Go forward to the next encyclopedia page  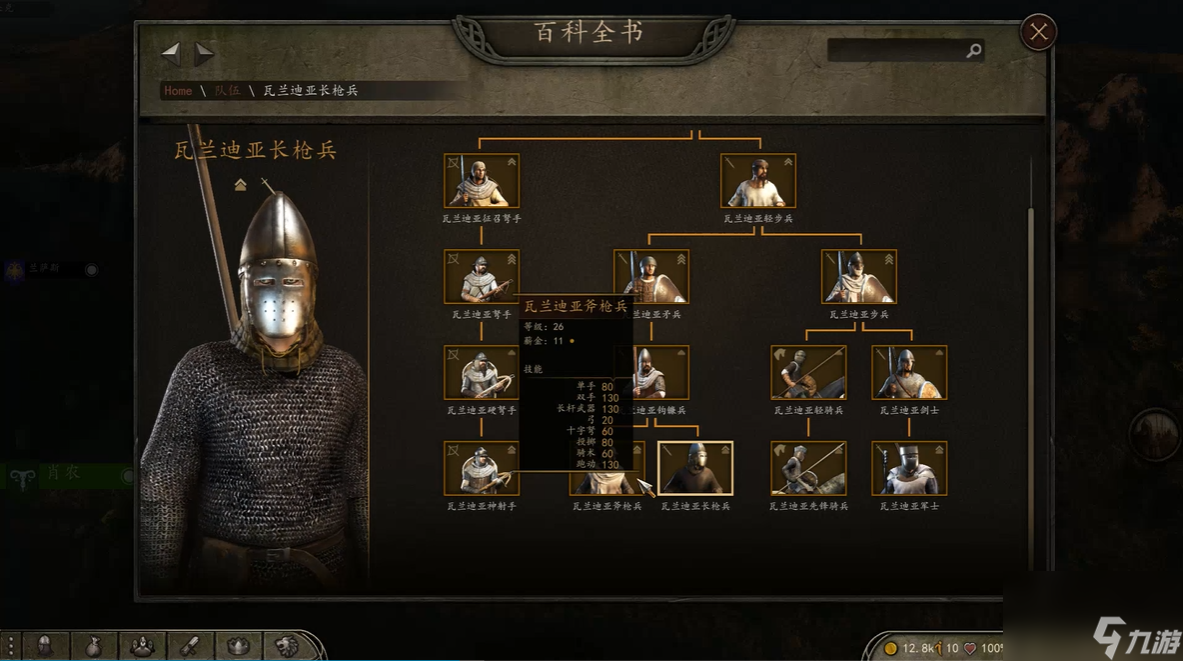[204, 52]
